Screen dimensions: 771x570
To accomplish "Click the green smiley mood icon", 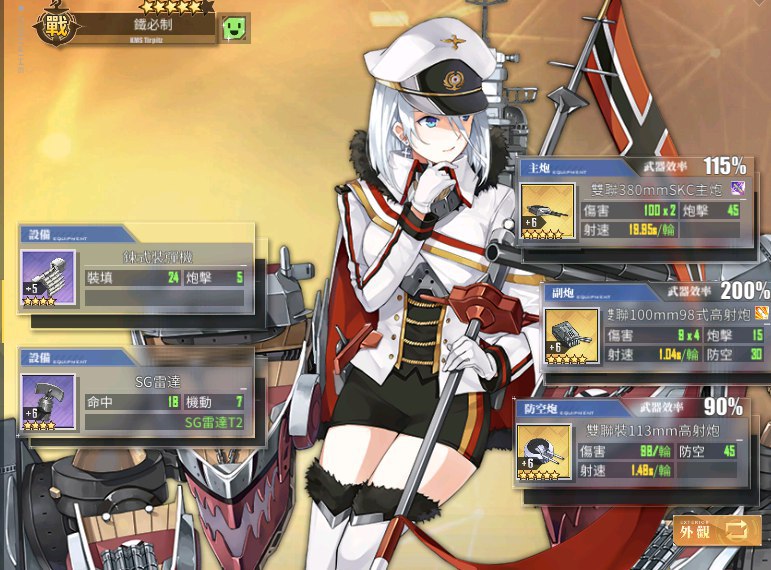I will (x=234, y=28).
